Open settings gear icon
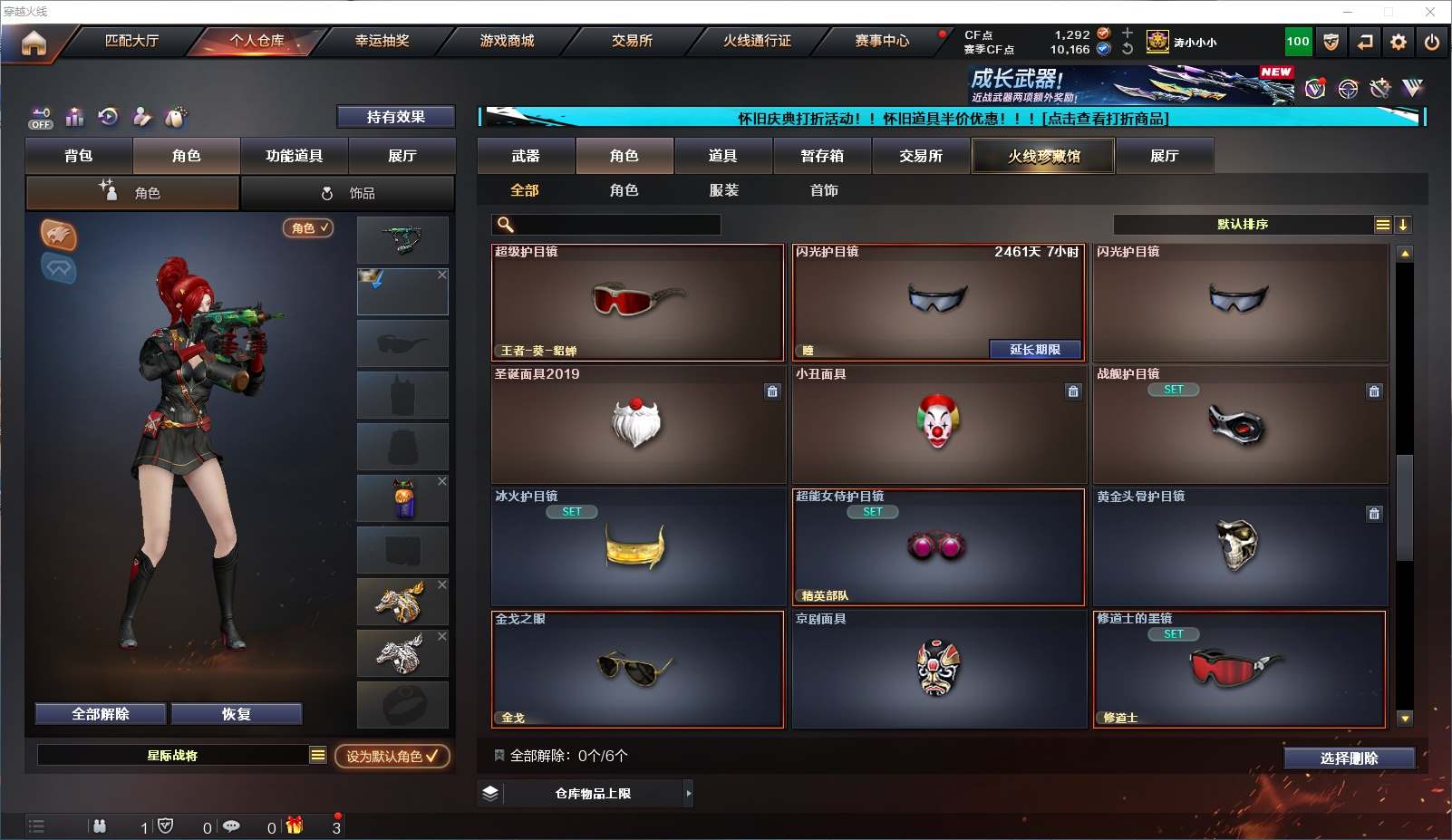 point(1399,43)
